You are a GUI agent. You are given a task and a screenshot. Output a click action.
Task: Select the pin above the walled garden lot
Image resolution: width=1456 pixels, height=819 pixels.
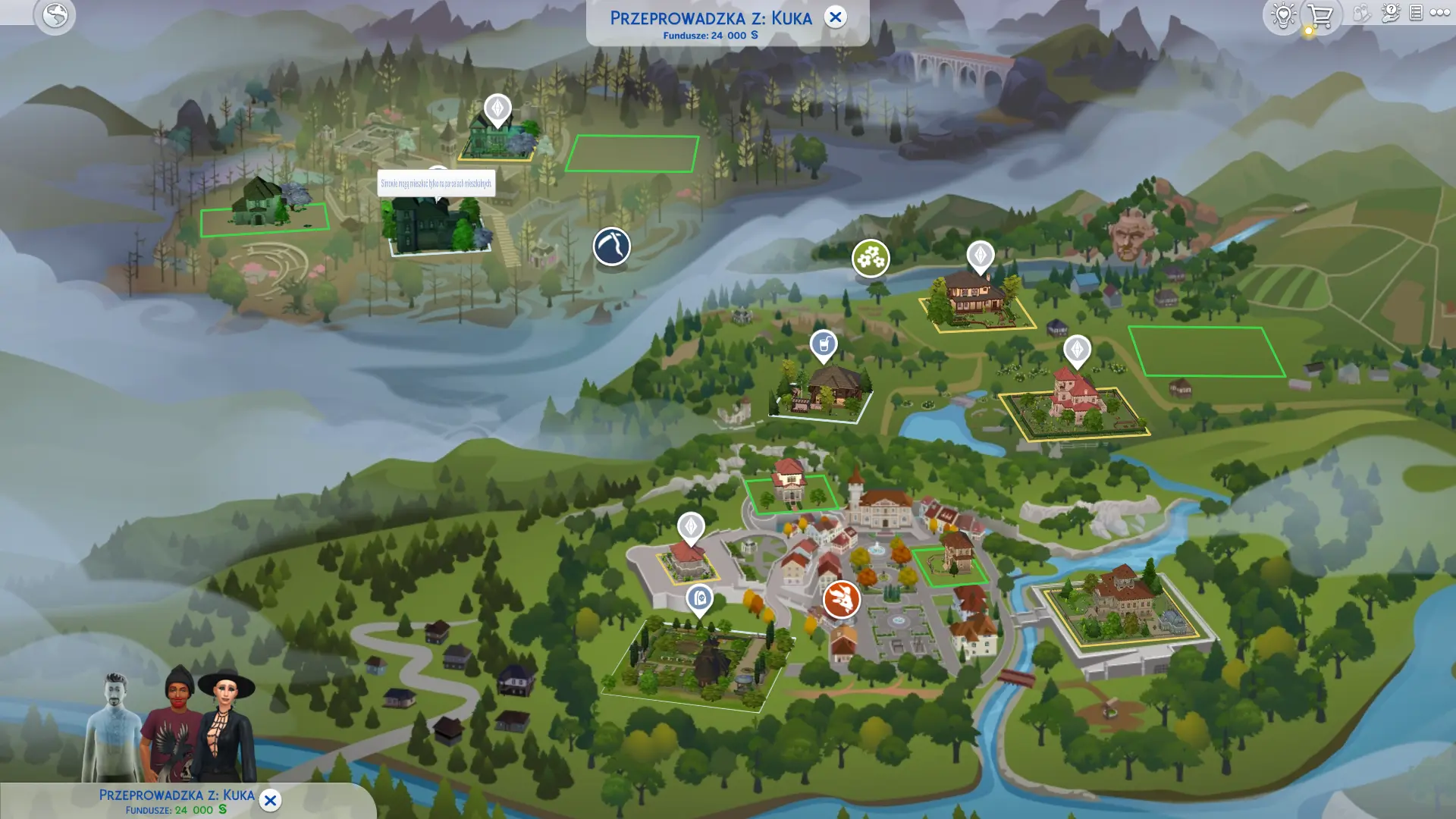(699, 599)
